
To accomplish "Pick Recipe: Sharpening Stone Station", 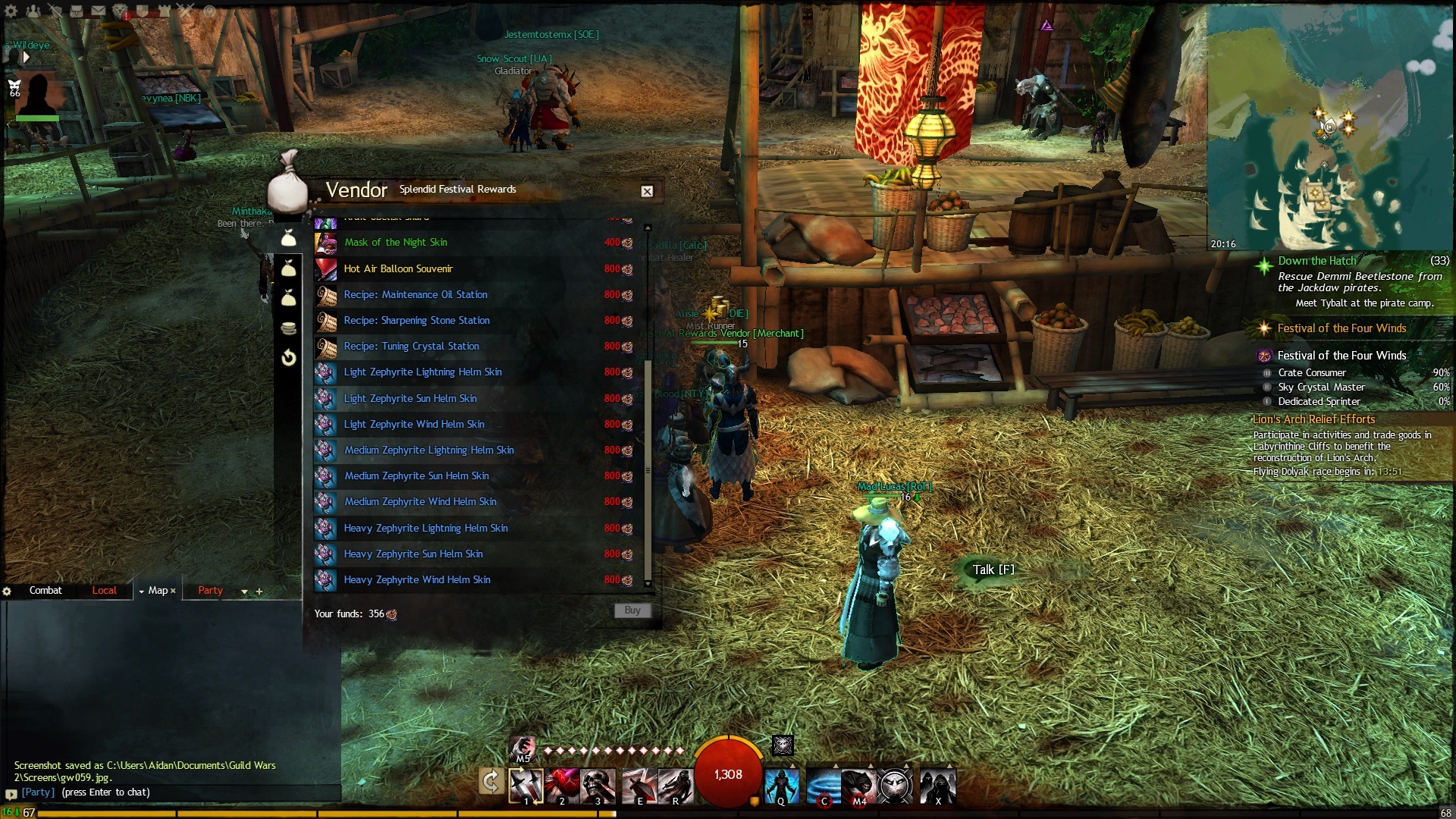I will click(x=416, y=320).
